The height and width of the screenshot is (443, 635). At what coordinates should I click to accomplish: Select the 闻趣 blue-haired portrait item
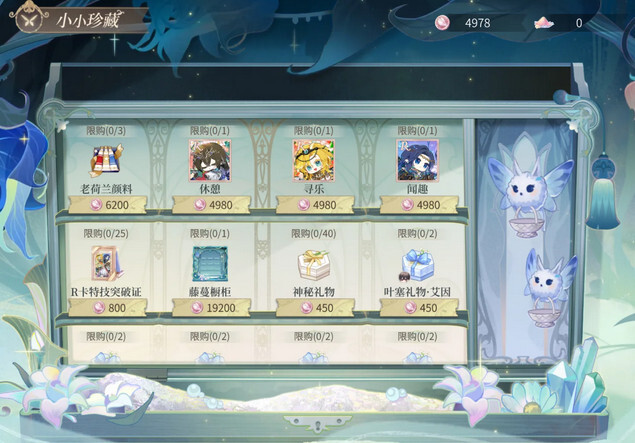coord(417,159)
